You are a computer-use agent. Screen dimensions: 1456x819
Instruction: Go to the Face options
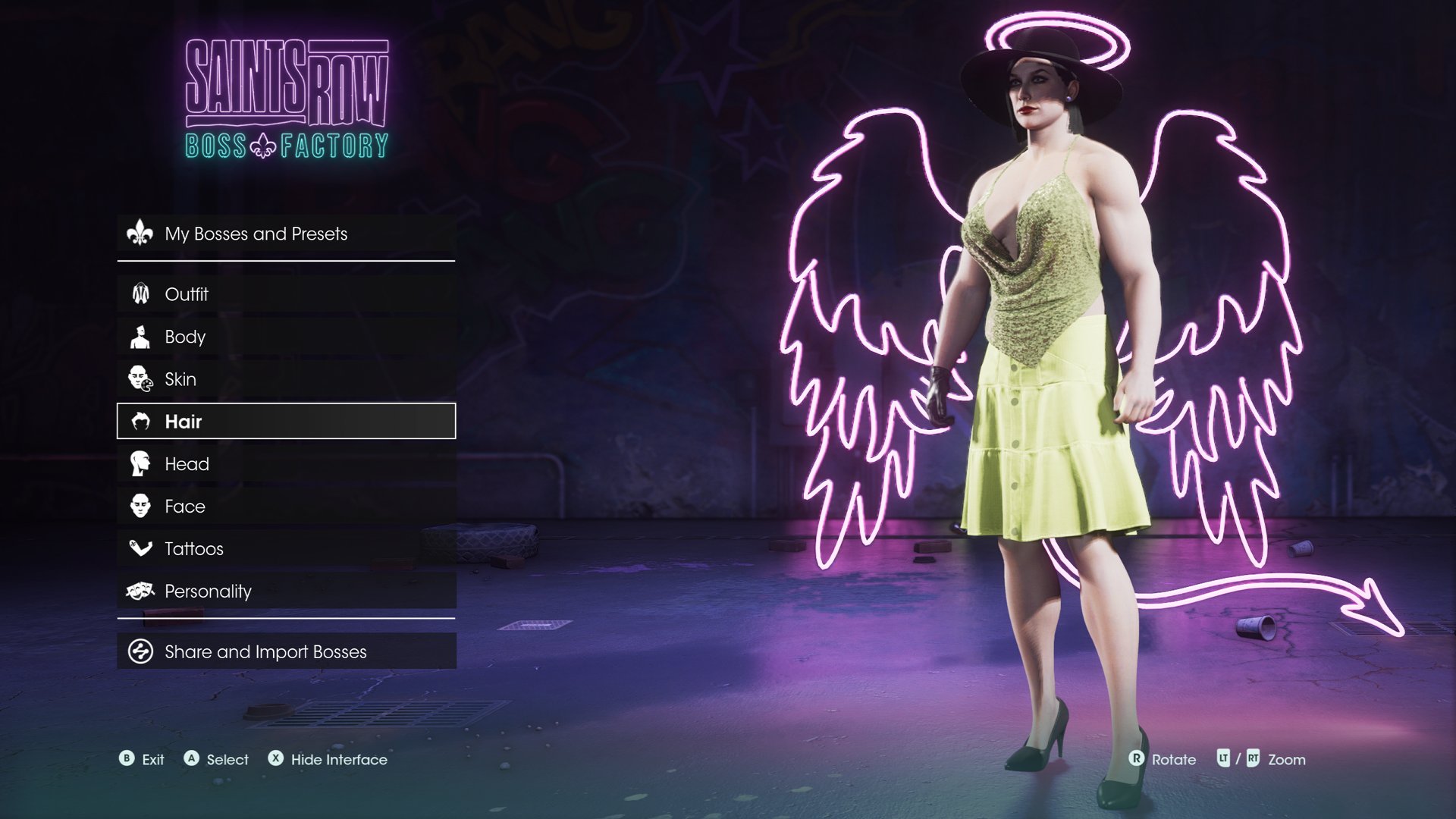coord(286,507)
